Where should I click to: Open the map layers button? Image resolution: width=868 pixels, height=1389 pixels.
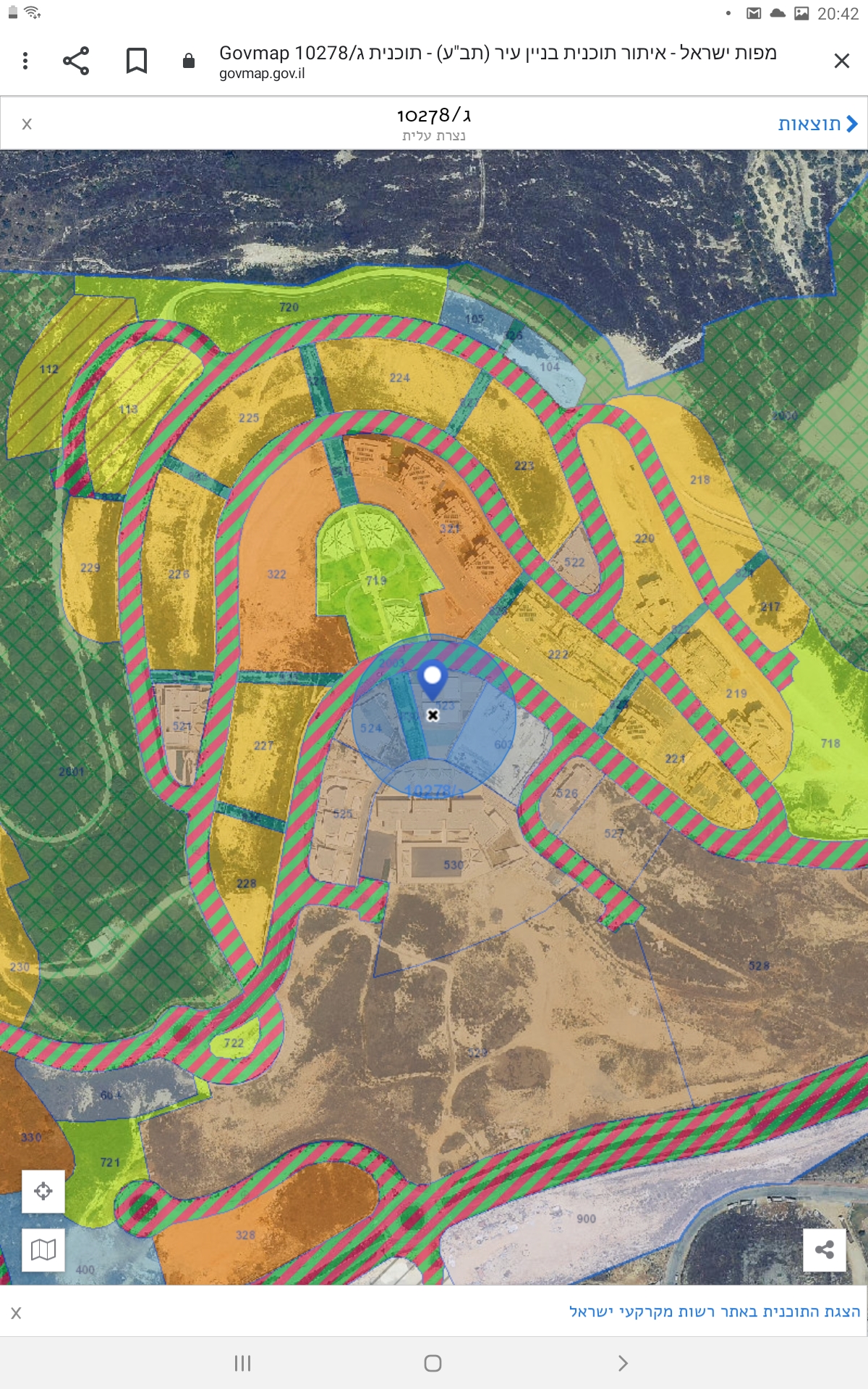[43, 1249]
